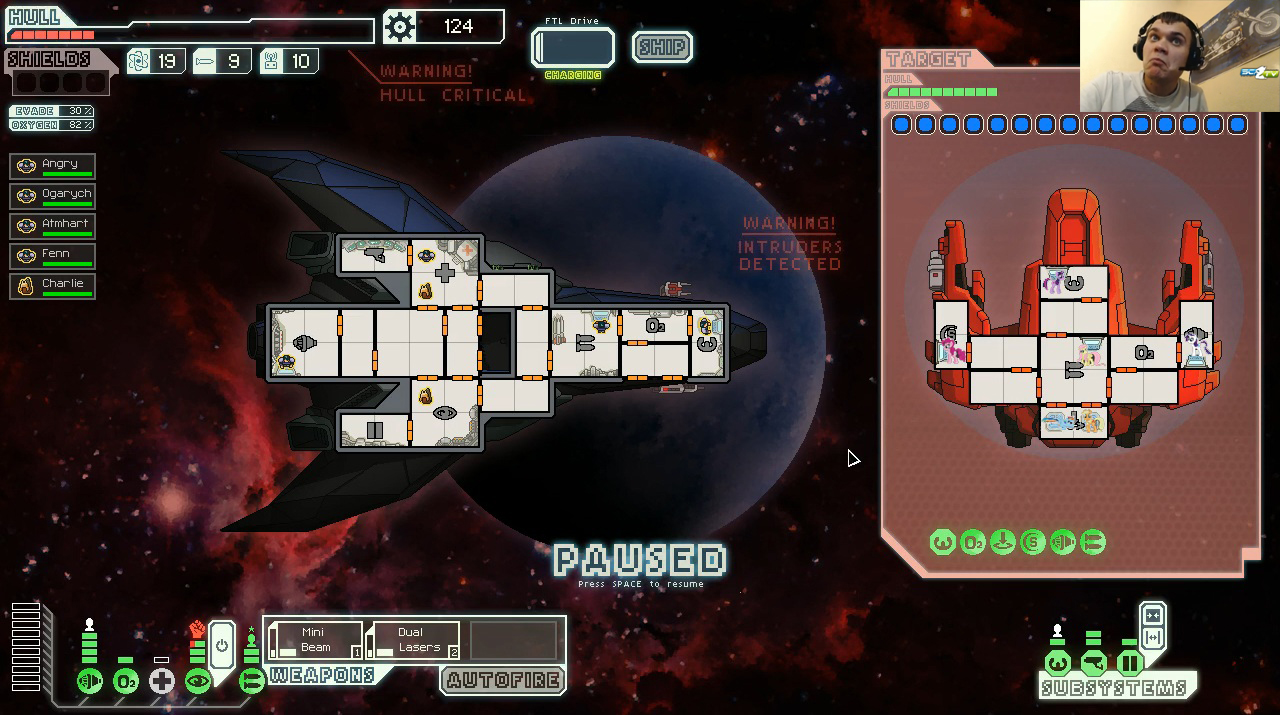Select the Dual Lasers weapon slot
Viewport: 1280px width, 715px height.
click(414, 640)
